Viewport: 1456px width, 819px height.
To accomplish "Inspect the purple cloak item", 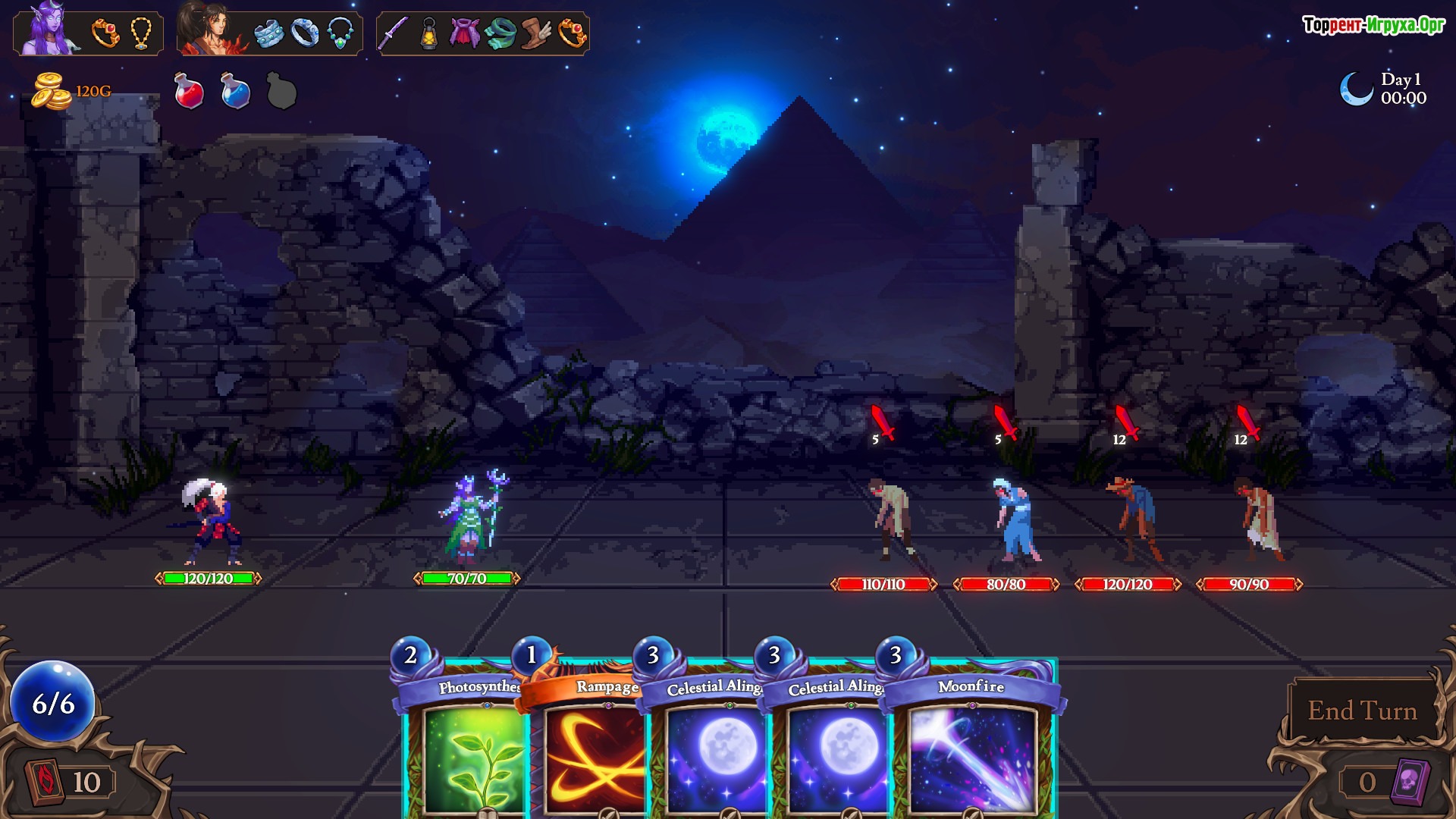I will [x=464, y=33].
